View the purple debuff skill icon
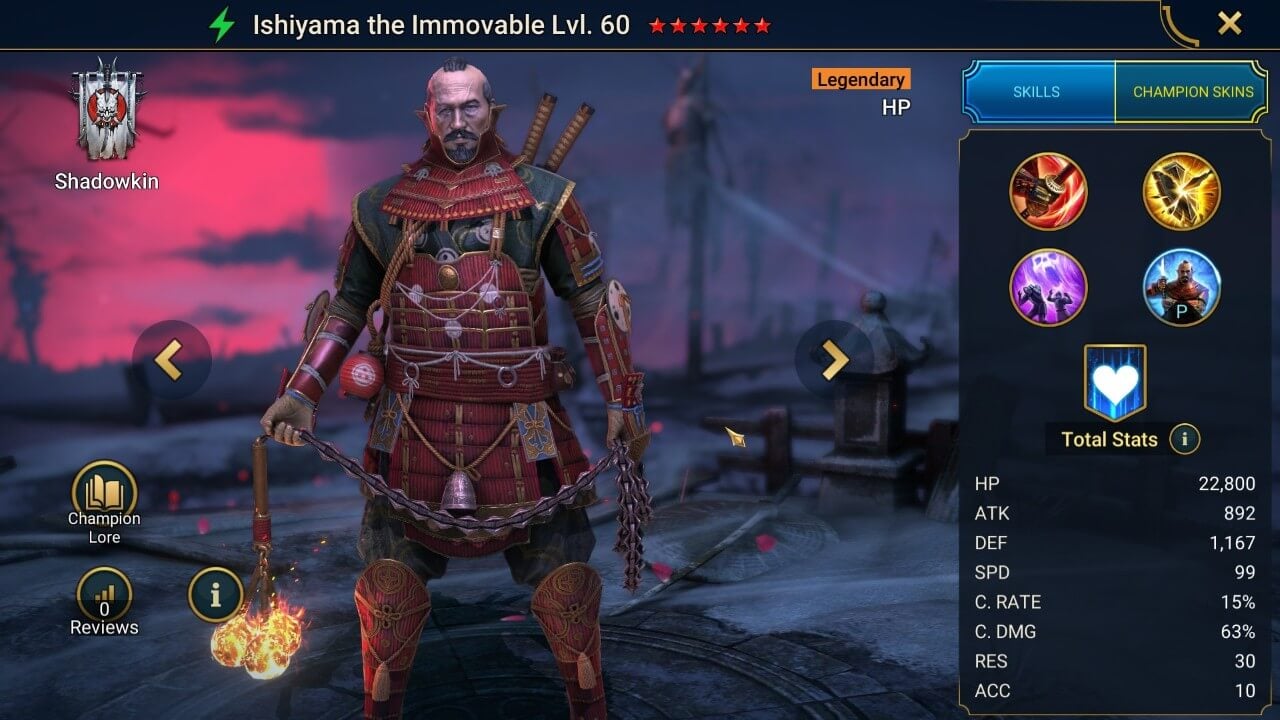1280x720 pixels. click(x=1049, y=285)
